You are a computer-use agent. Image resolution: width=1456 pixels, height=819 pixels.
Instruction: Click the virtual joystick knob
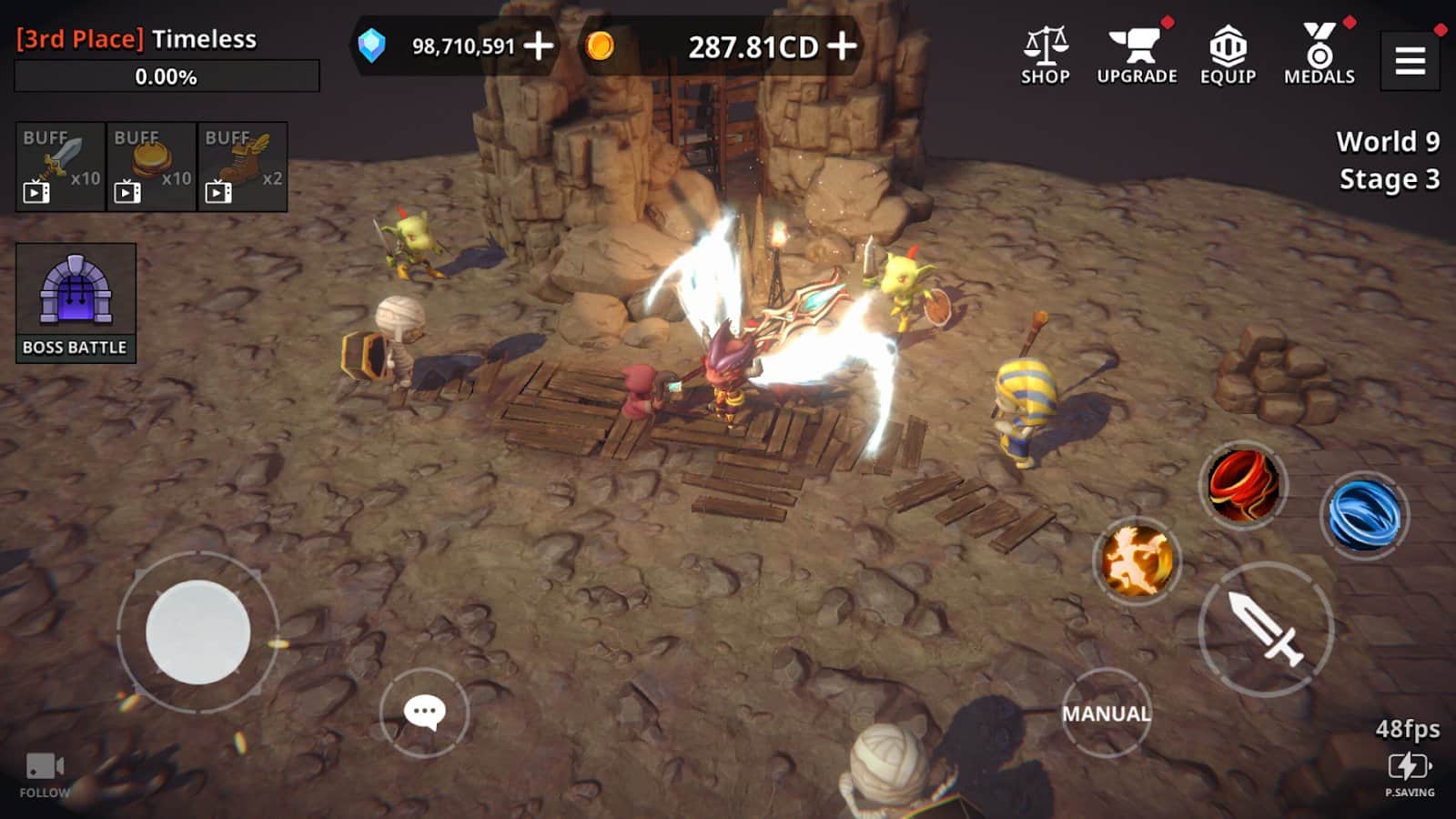pyautogui.click(x=198, y=632)
